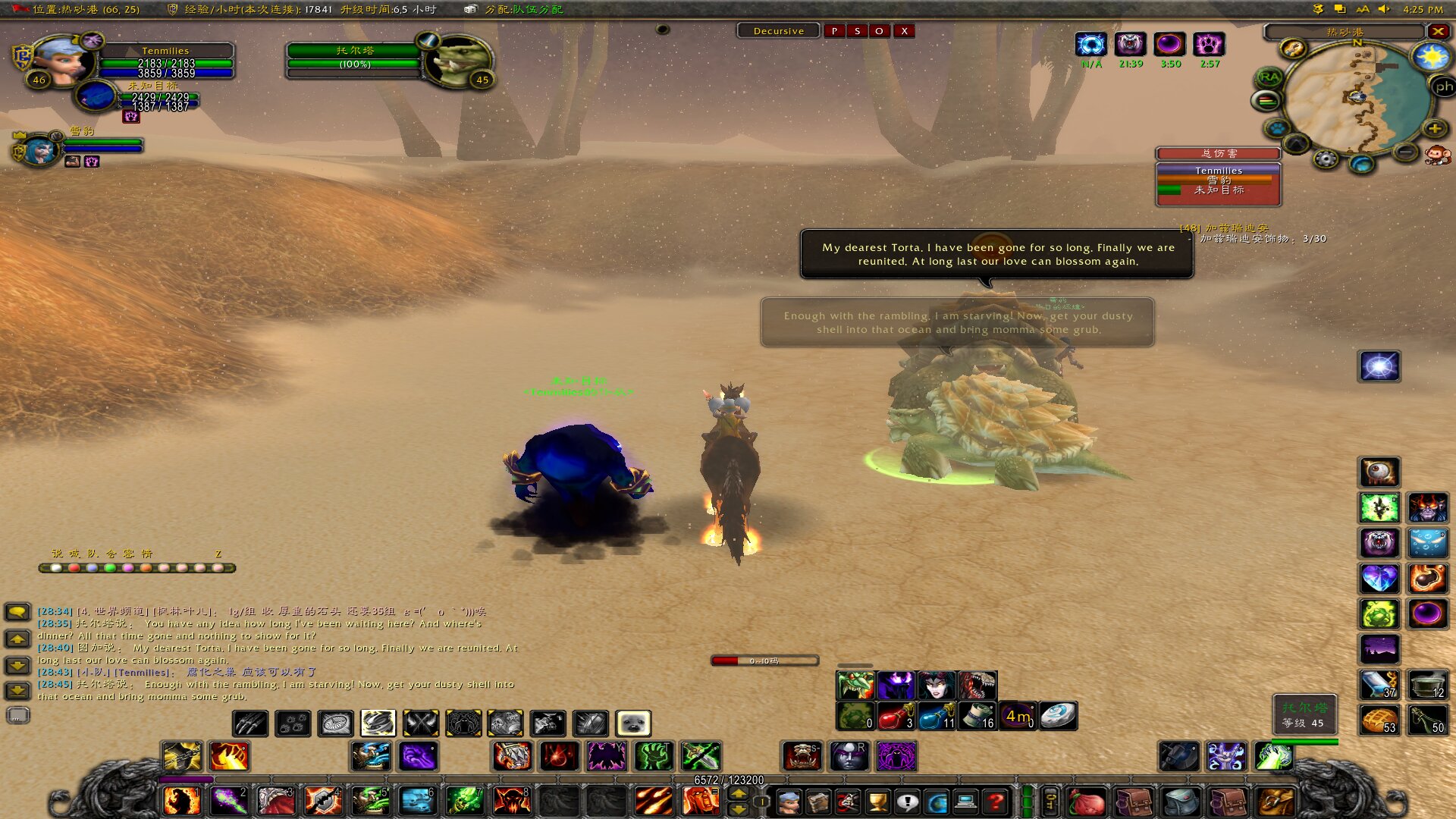Open the world map globe icon
Screen dimensions: 1456x819
click(x=938, y=802)
